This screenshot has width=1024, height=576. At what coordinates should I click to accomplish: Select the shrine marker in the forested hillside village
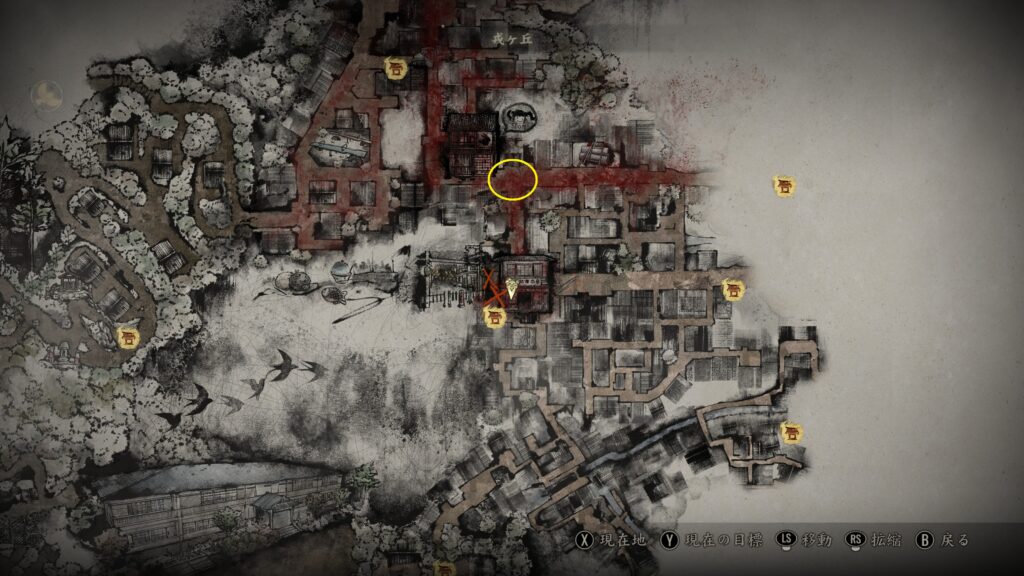[128, 338]
